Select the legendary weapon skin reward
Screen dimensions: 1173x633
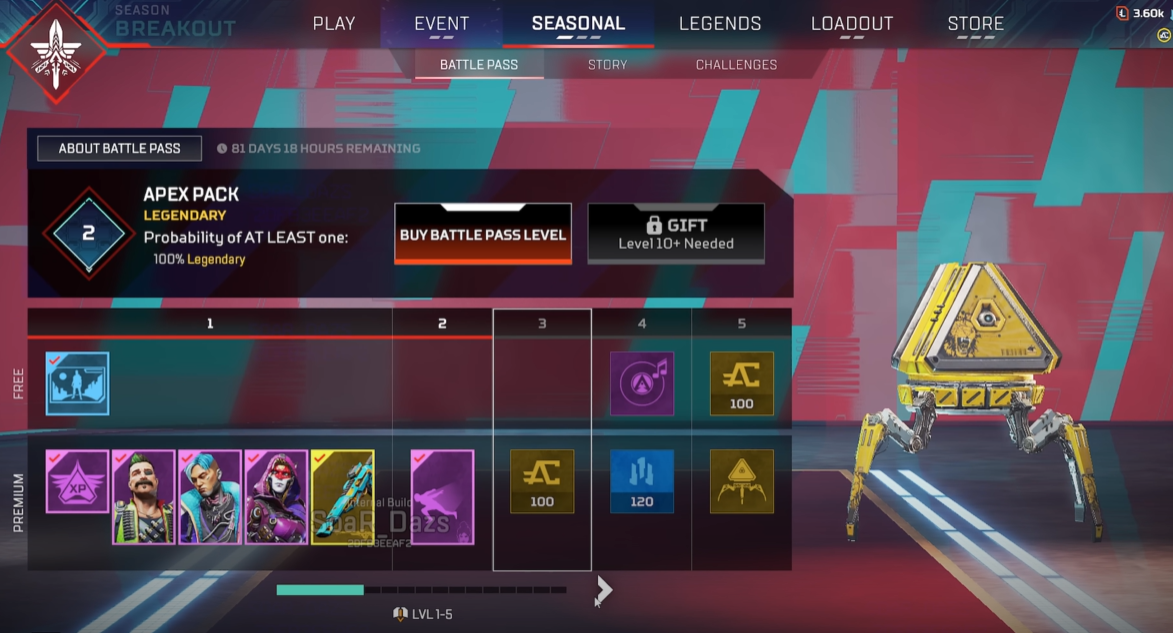pyautogui.click(x=343, y=497)
